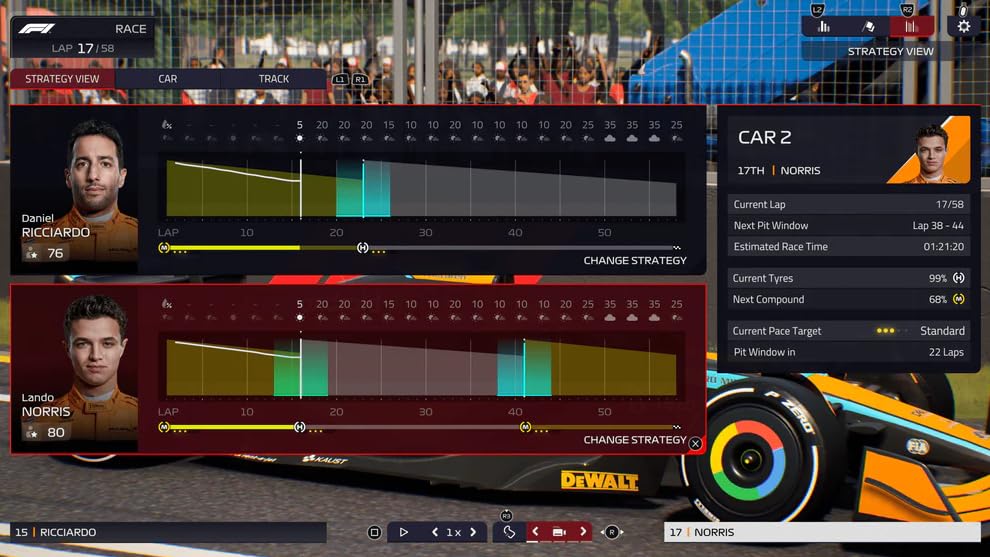This screenshot has height=557, width=990.
Task: Open the Track tab
Action: (x=274, y=79)
